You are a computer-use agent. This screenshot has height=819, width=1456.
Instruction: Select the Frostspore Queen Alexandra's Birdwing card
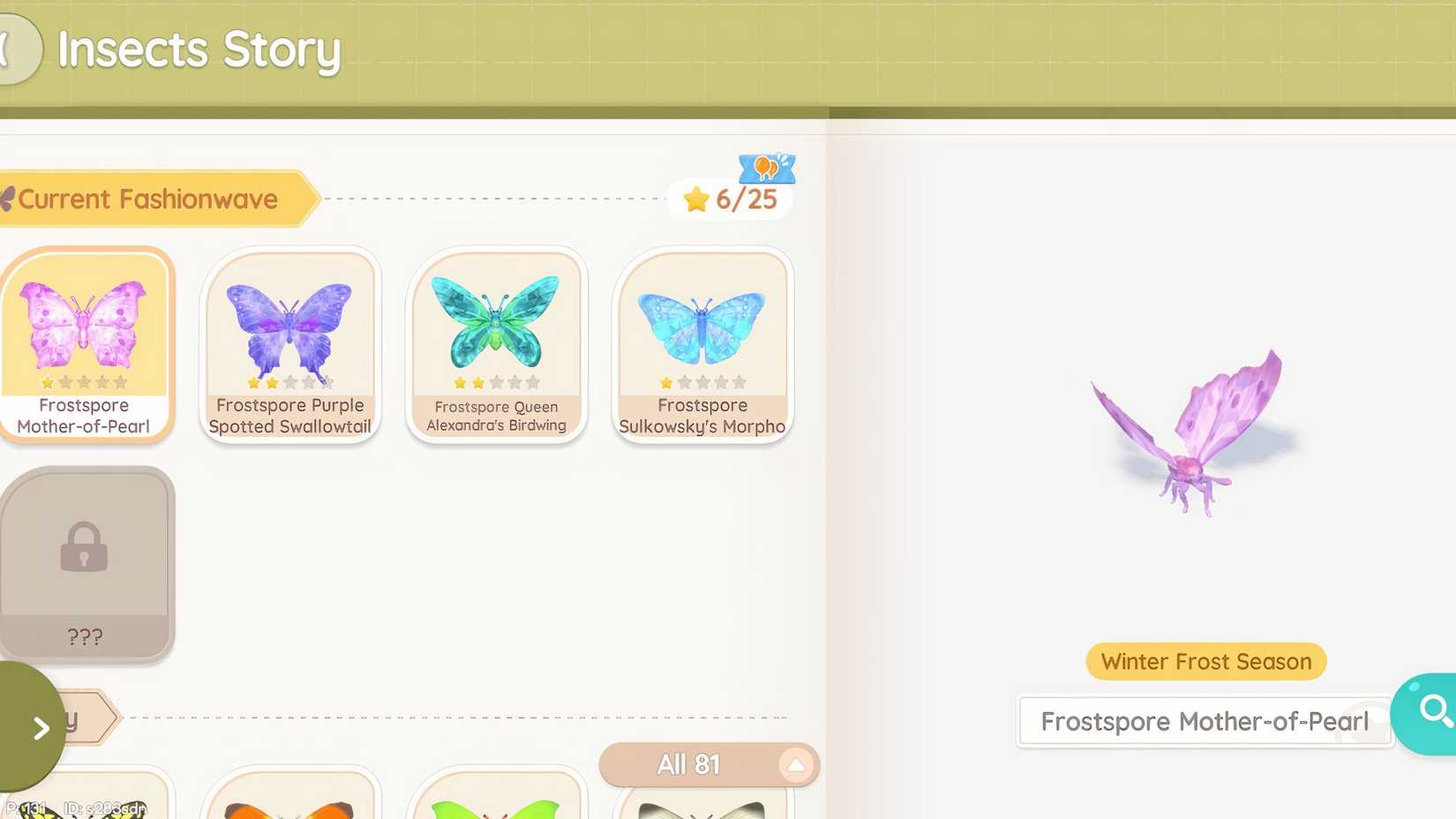497,344
